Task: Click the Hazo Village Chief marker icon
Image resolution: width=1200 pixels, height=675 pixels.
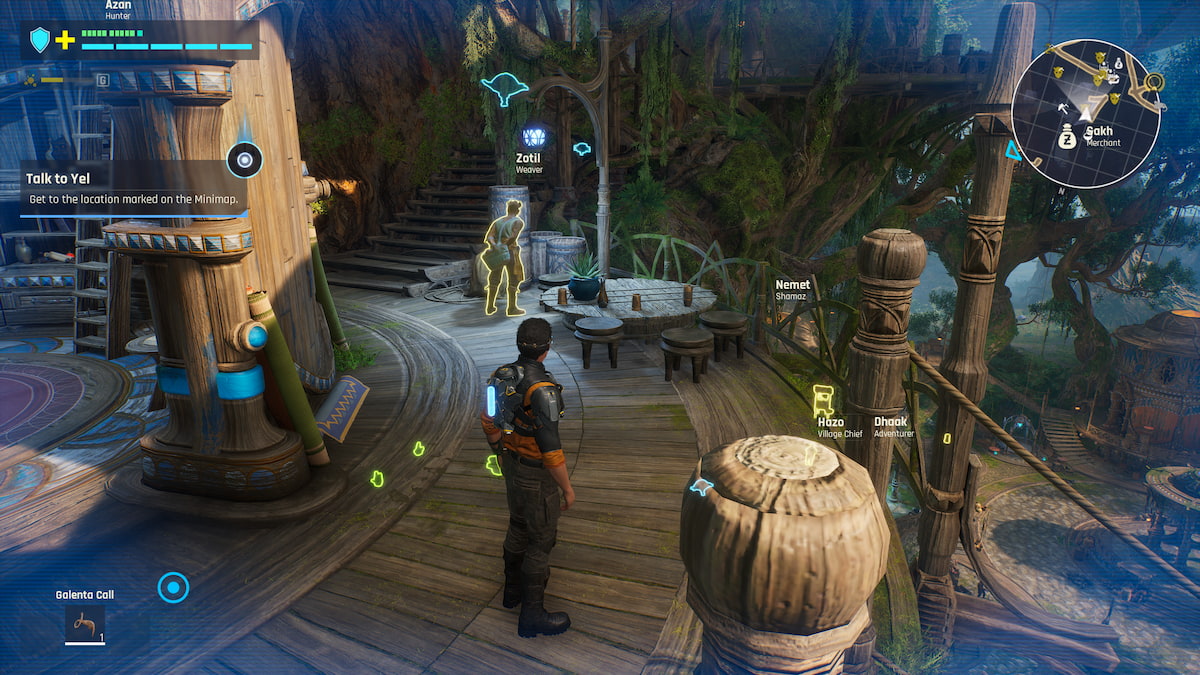Action: tap(823, 399)
